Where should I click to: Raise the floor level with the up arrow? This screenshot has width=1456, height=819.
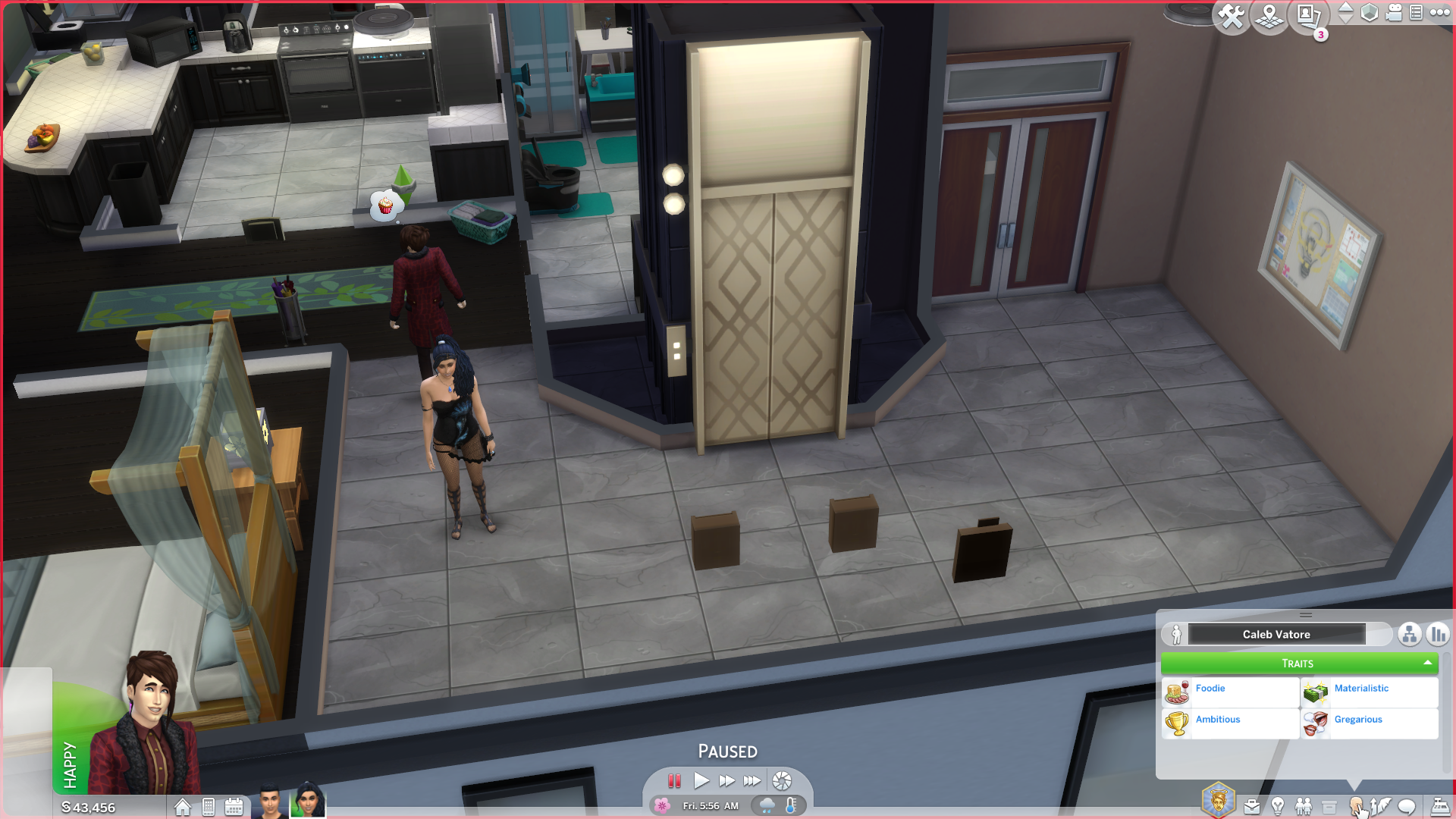1345,8
